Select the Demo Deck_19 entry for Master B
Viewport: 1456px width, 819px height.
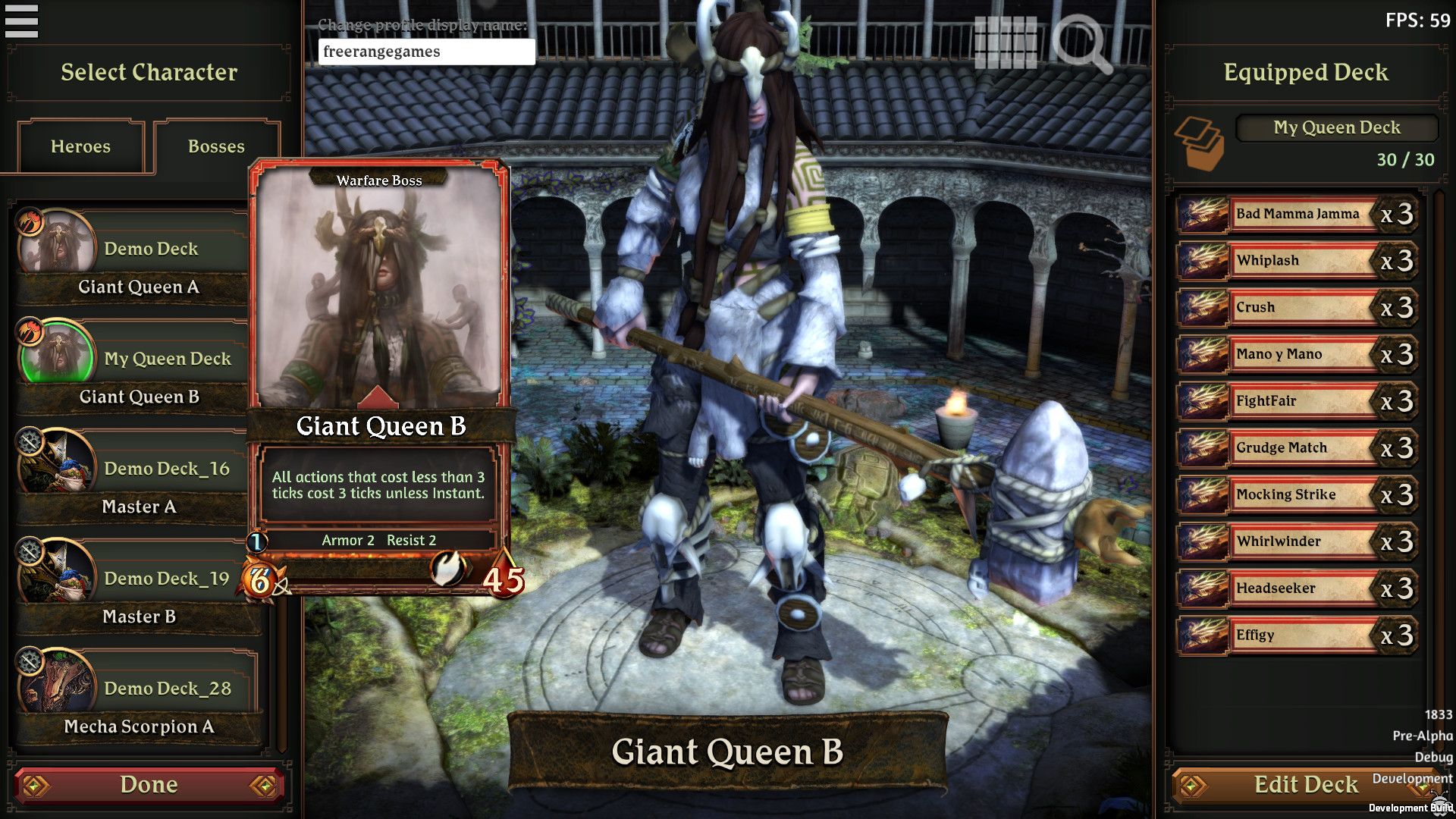[x=167, y=578]
